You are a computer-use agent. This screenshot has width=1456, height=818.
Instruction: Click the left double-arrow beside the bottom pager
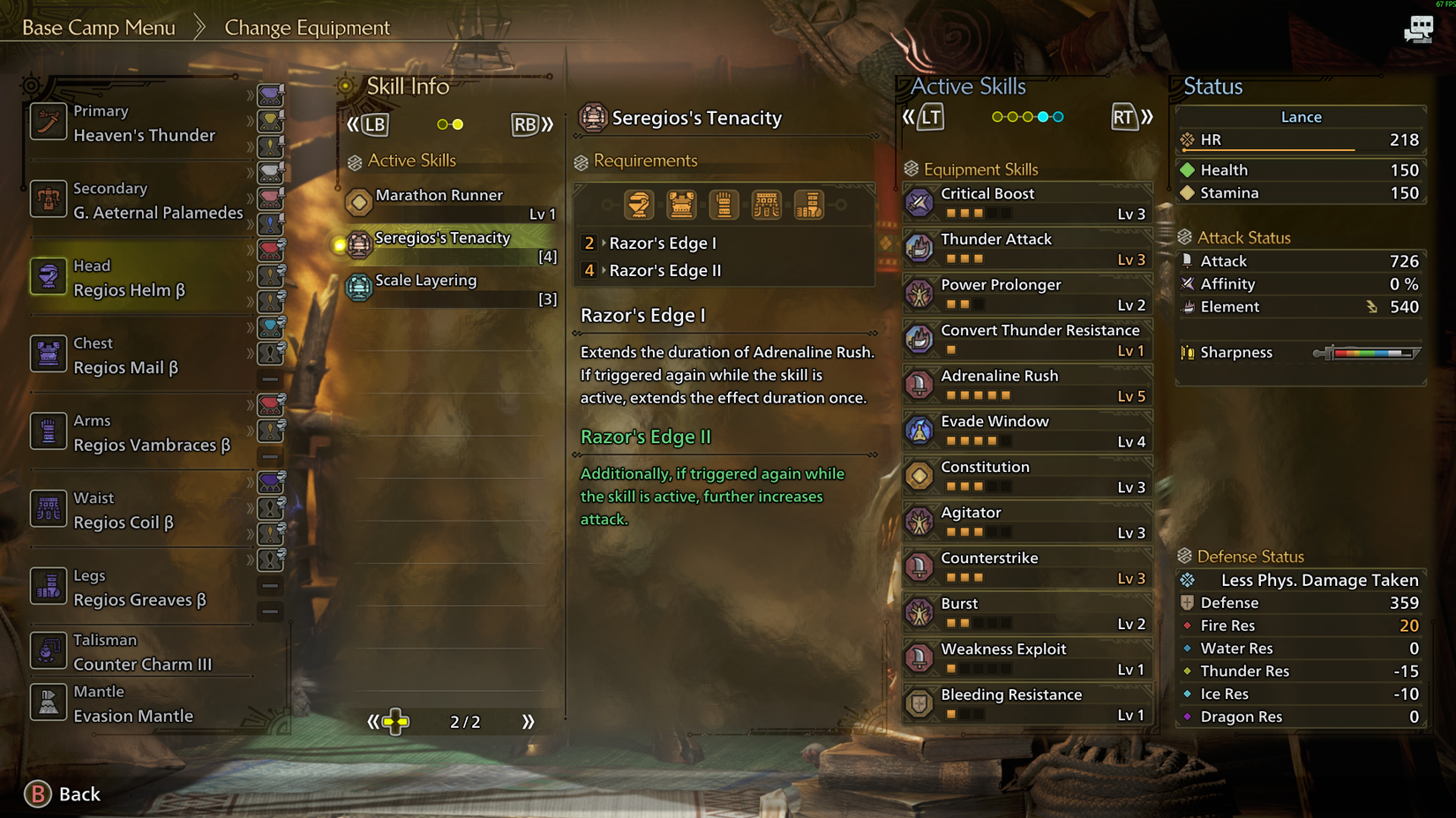373,721
